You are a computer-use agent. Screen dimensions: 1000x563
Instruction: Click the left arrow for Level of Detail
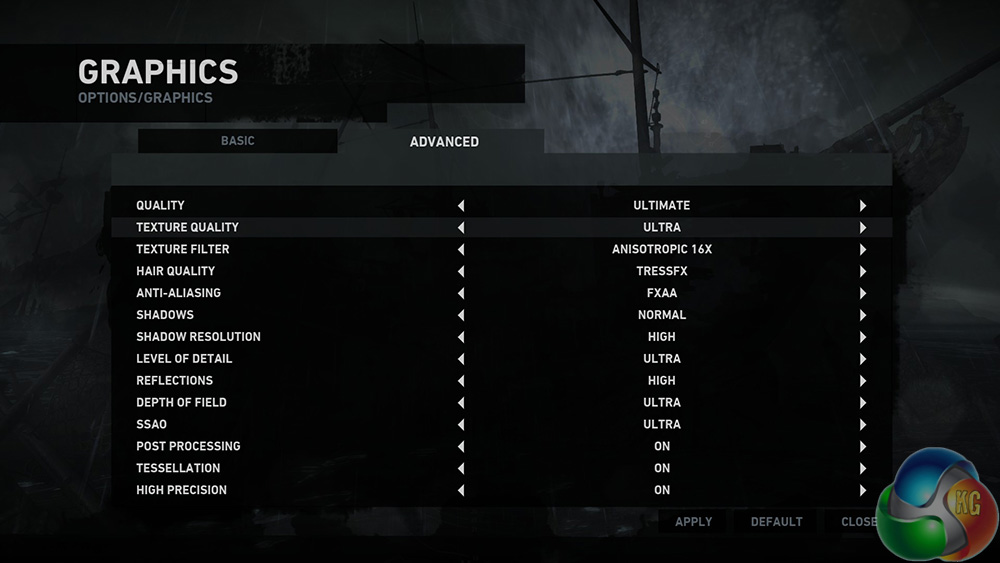tap(461, 359)
